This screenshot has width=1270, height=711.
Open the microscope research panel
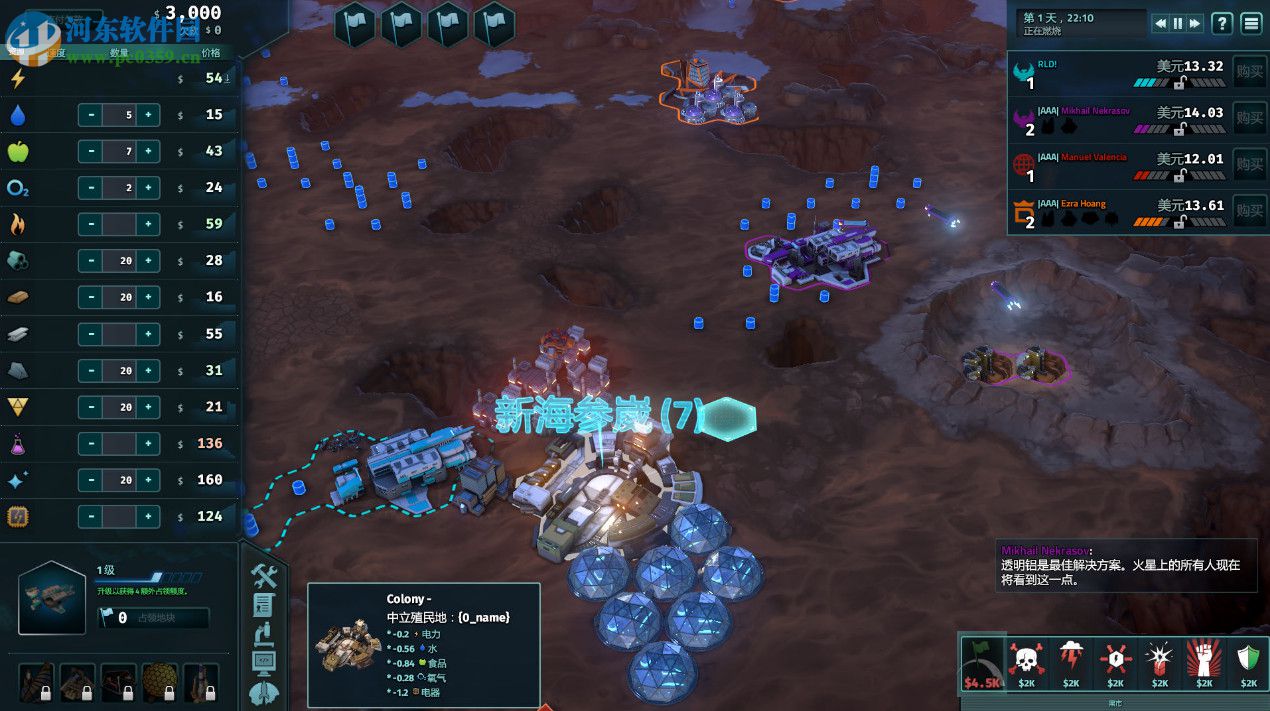tap(264, 633)
